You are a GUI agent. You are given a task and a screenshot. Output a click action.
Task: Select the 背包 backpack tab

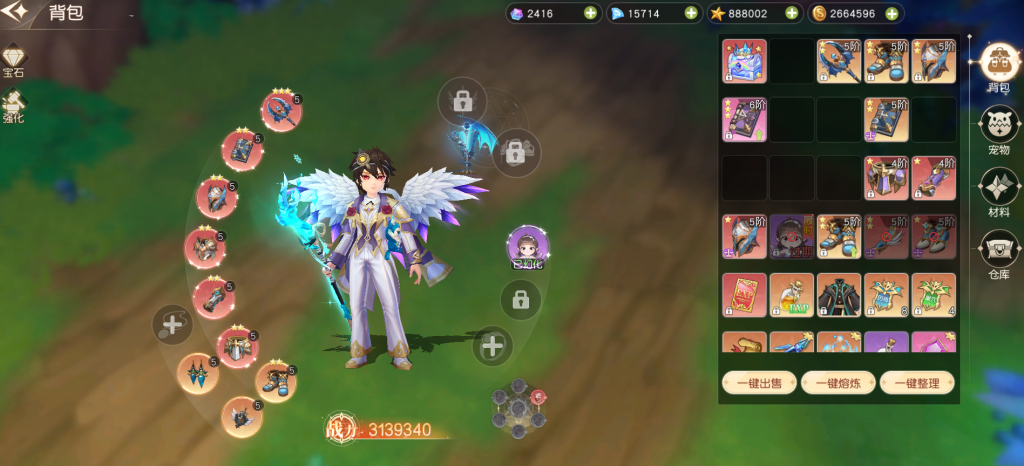(x=997, y=66)
